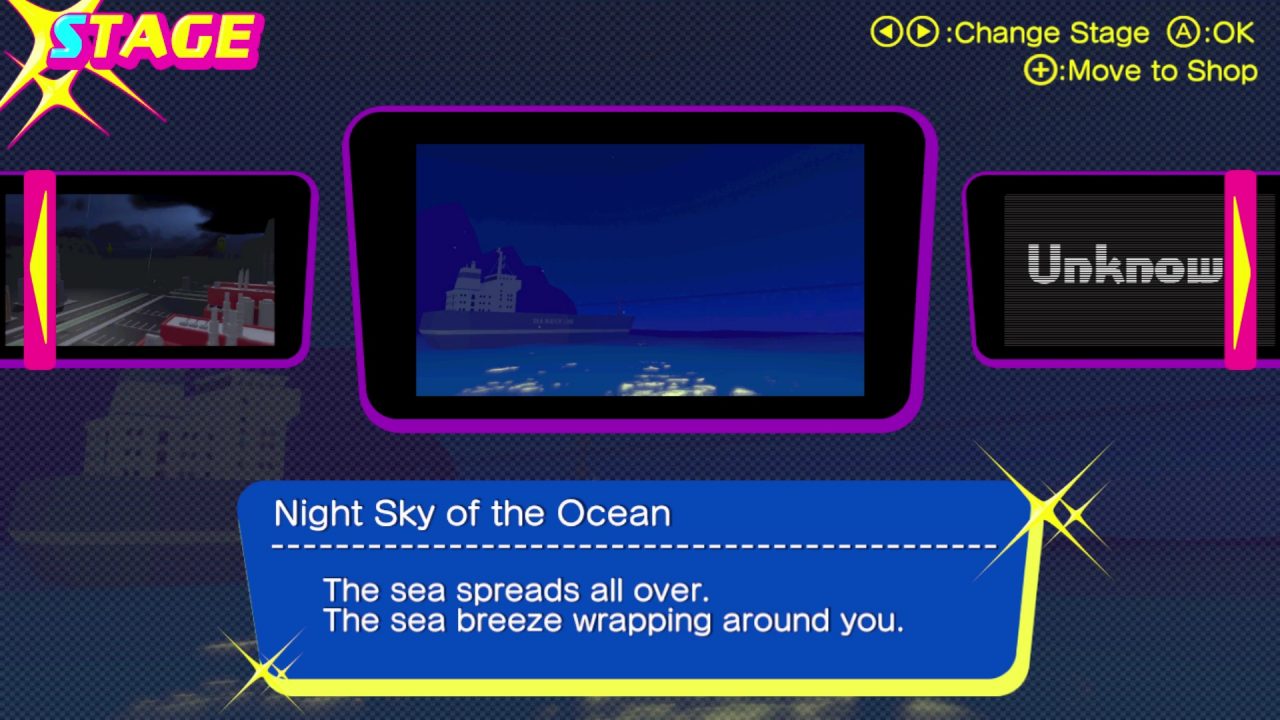
Task: Select the Night Sky of the Ocean stage
Action: point(640,270)
